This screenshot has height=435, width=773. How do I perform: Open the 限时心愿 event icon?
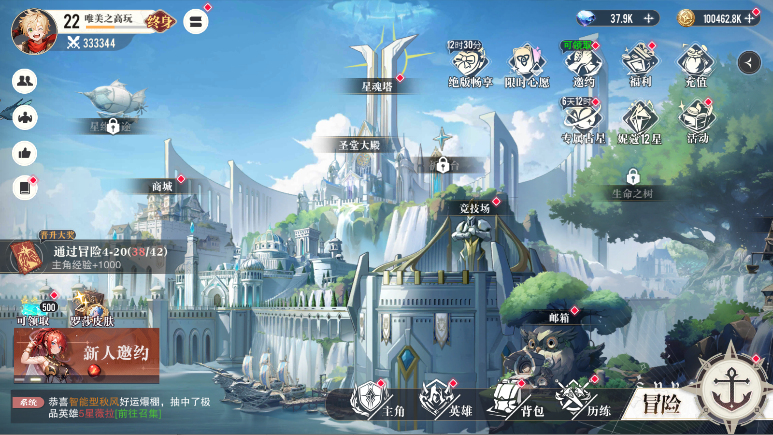tap(527, 64)
